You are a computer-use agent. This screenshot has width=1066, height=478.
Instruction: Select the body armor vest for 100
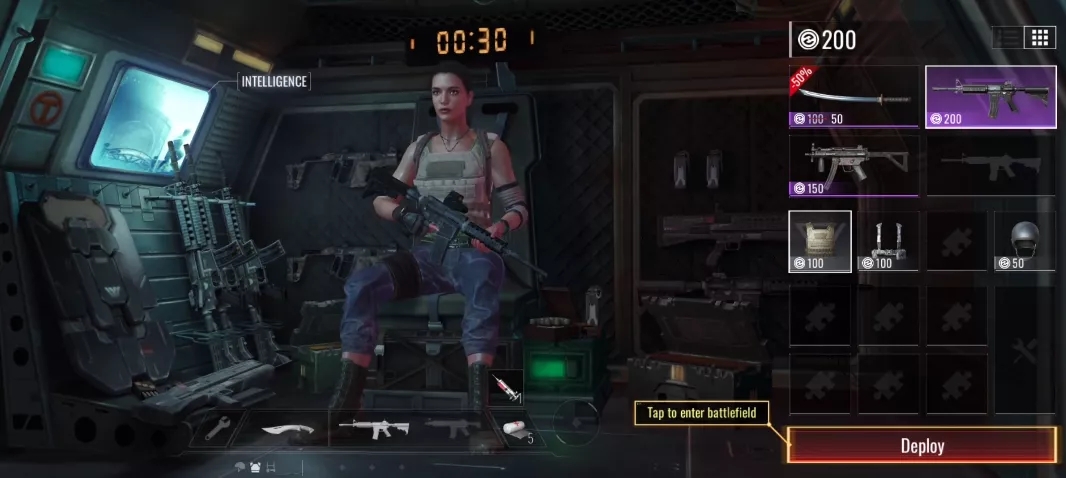[820, 241]
